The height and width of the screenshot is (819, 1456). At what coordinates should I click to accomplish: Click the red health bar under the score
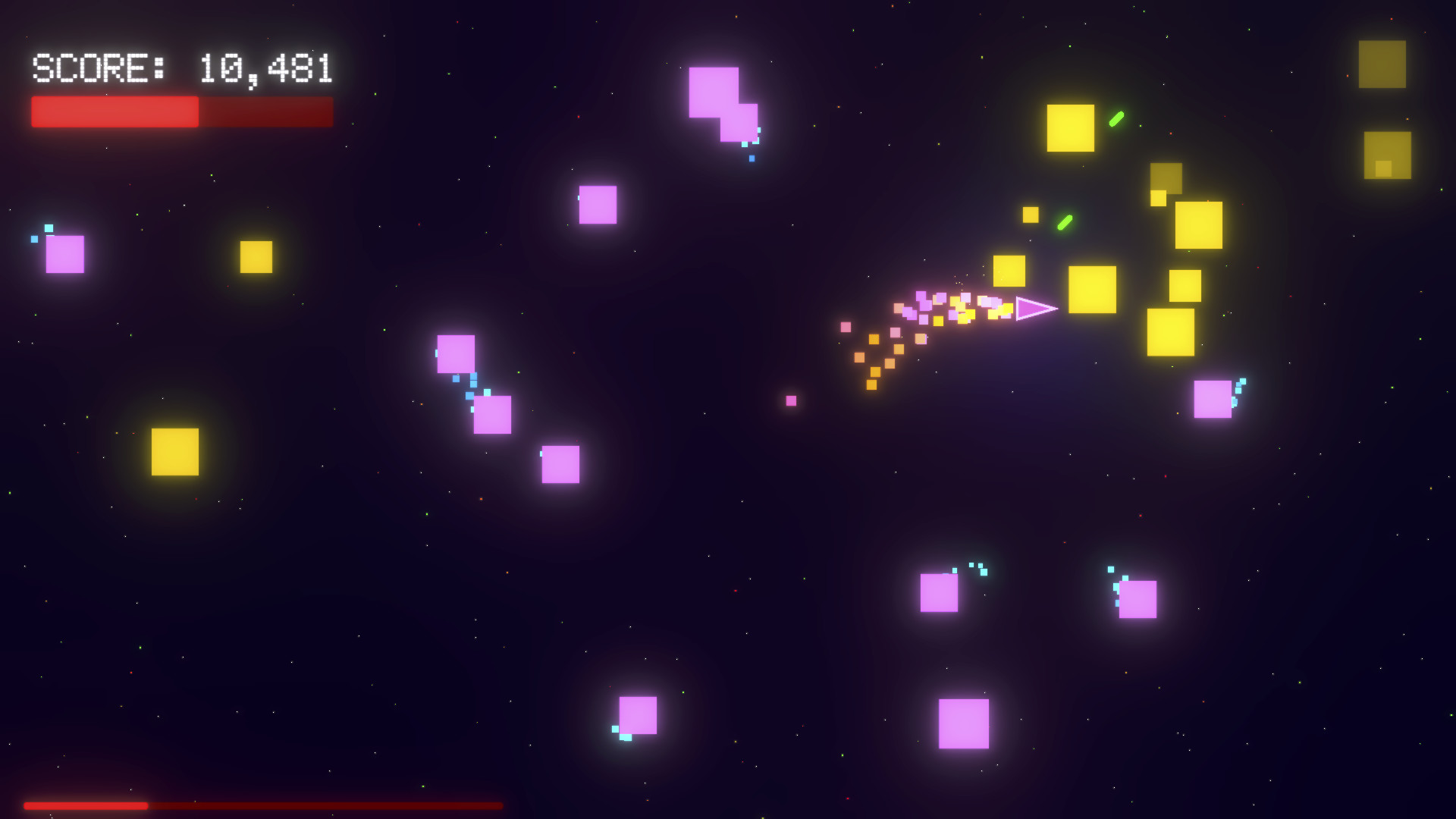180,111
